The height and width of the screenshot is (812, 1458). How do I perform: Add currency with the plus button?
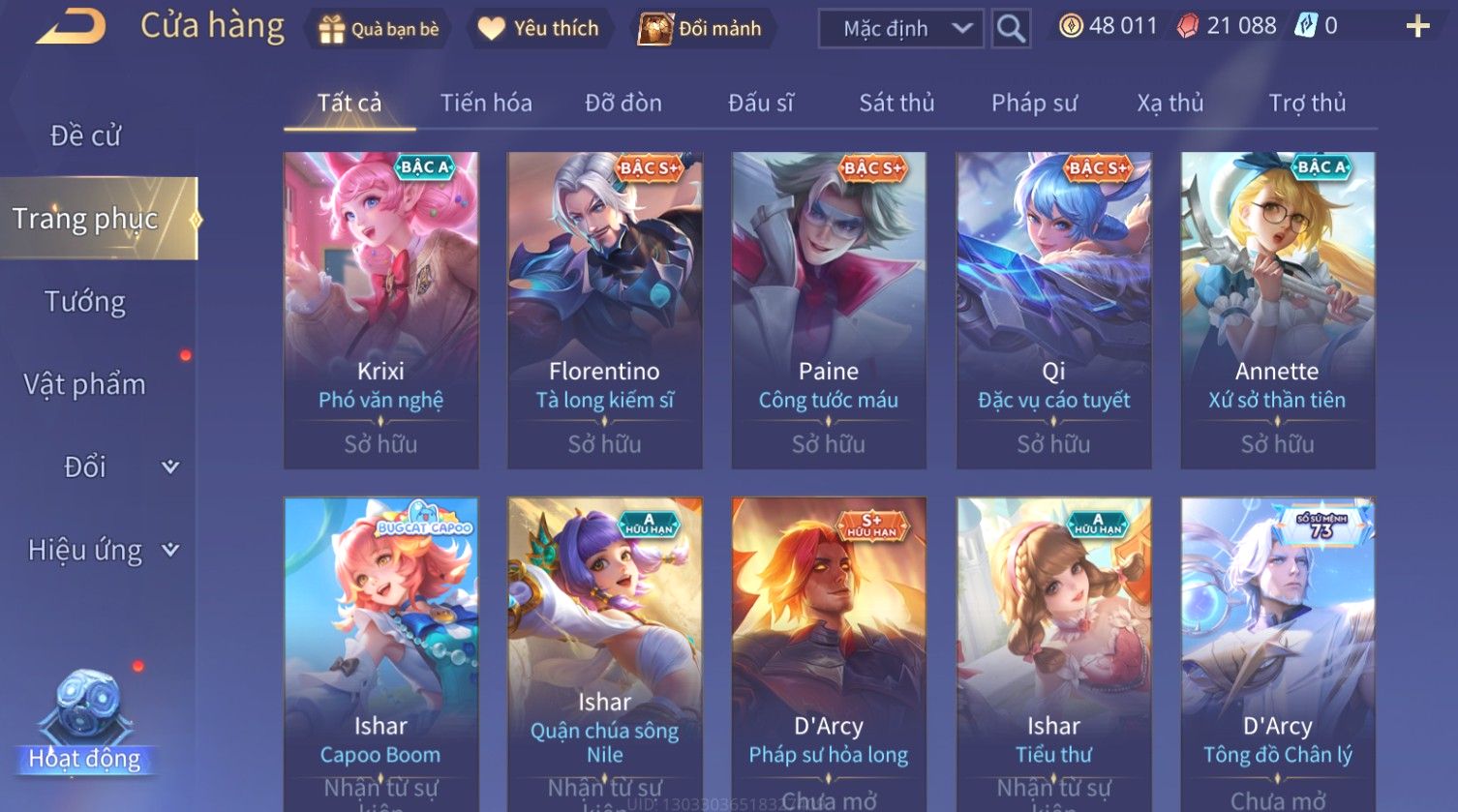point(1417,27)
